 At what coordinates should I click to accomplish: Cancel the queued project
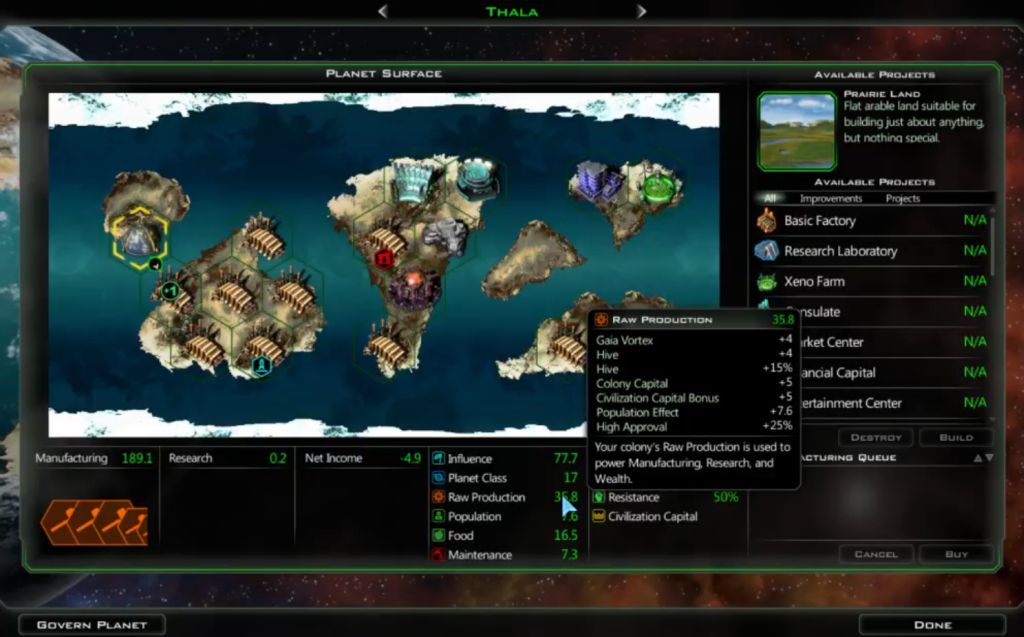point(876,553)
